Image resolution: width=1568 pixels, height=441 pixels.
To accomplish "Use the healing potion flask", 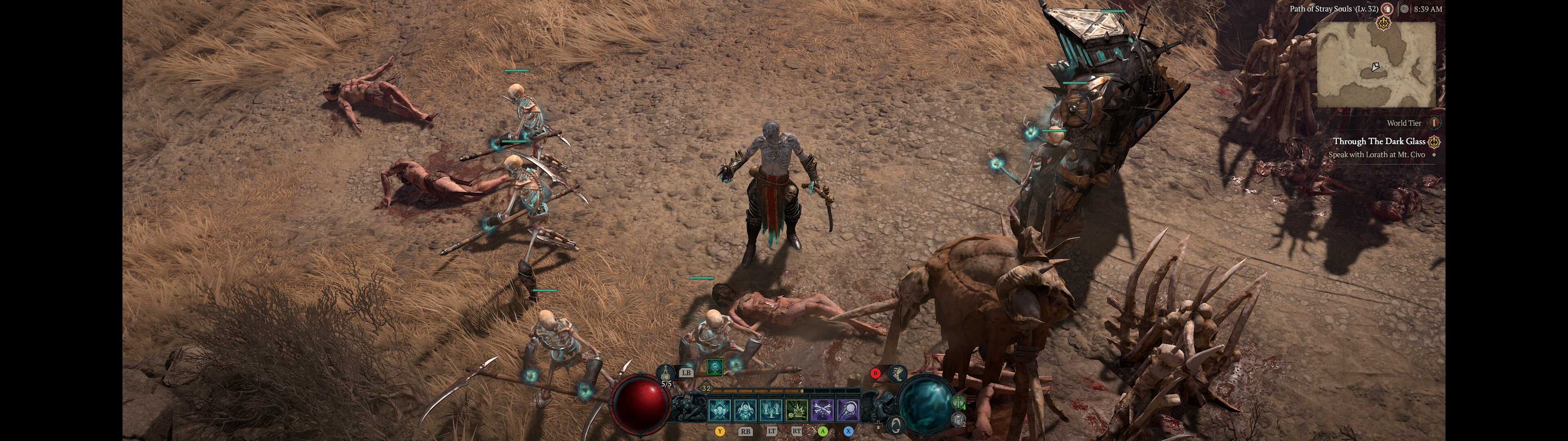I will [x=668, y=372].
